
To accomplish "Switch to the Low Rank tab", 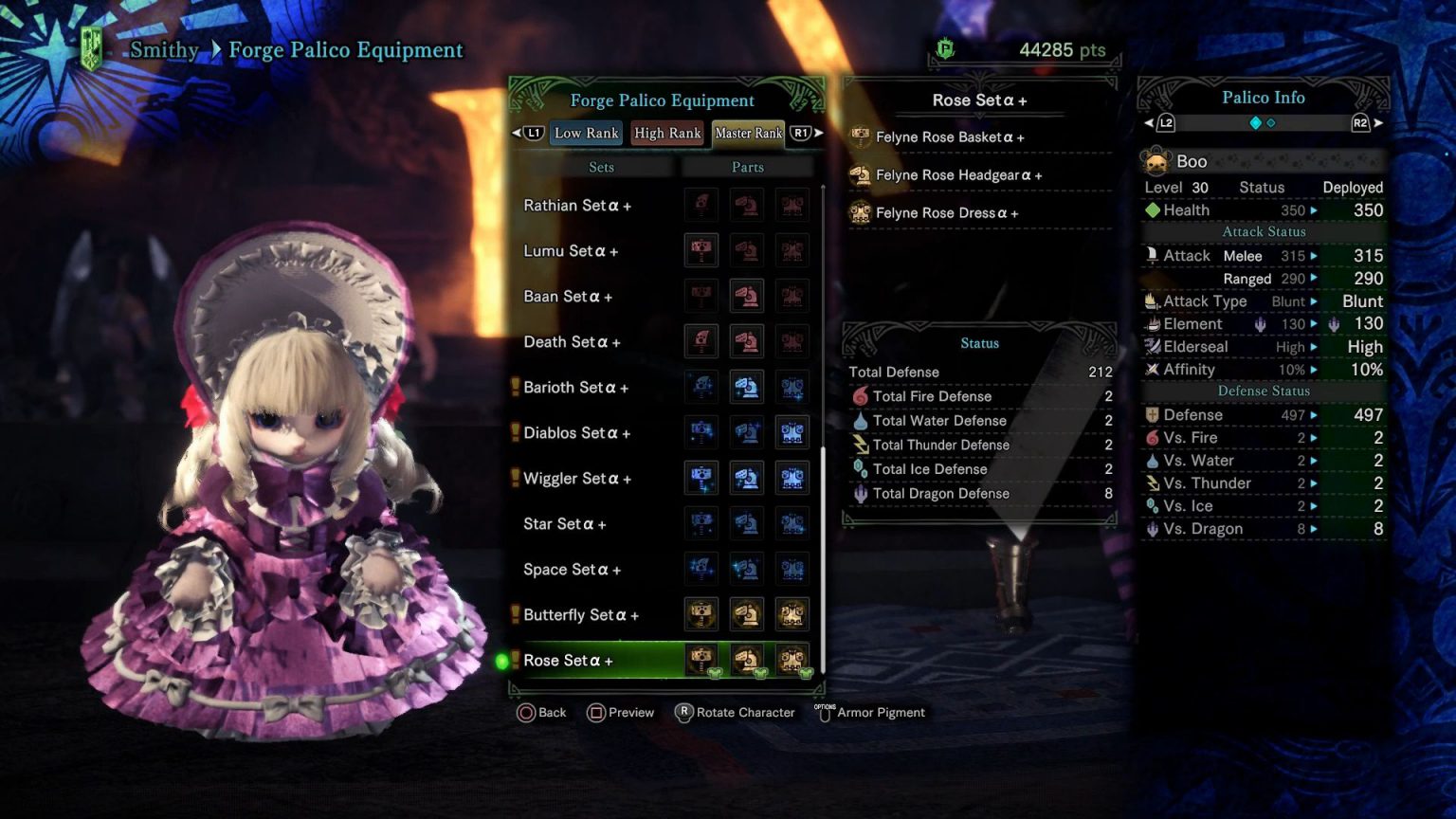I will pos(586,134).
